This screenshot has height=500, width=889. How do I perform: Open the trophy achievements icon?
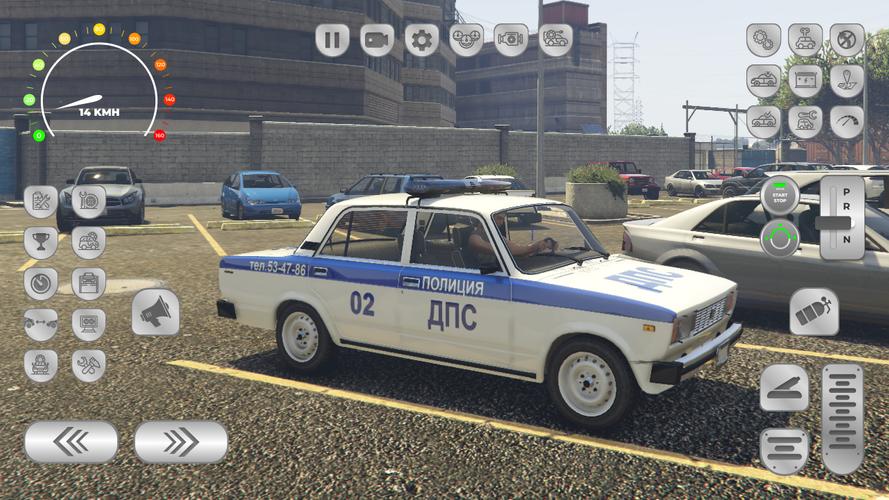(x=41, y=242)
